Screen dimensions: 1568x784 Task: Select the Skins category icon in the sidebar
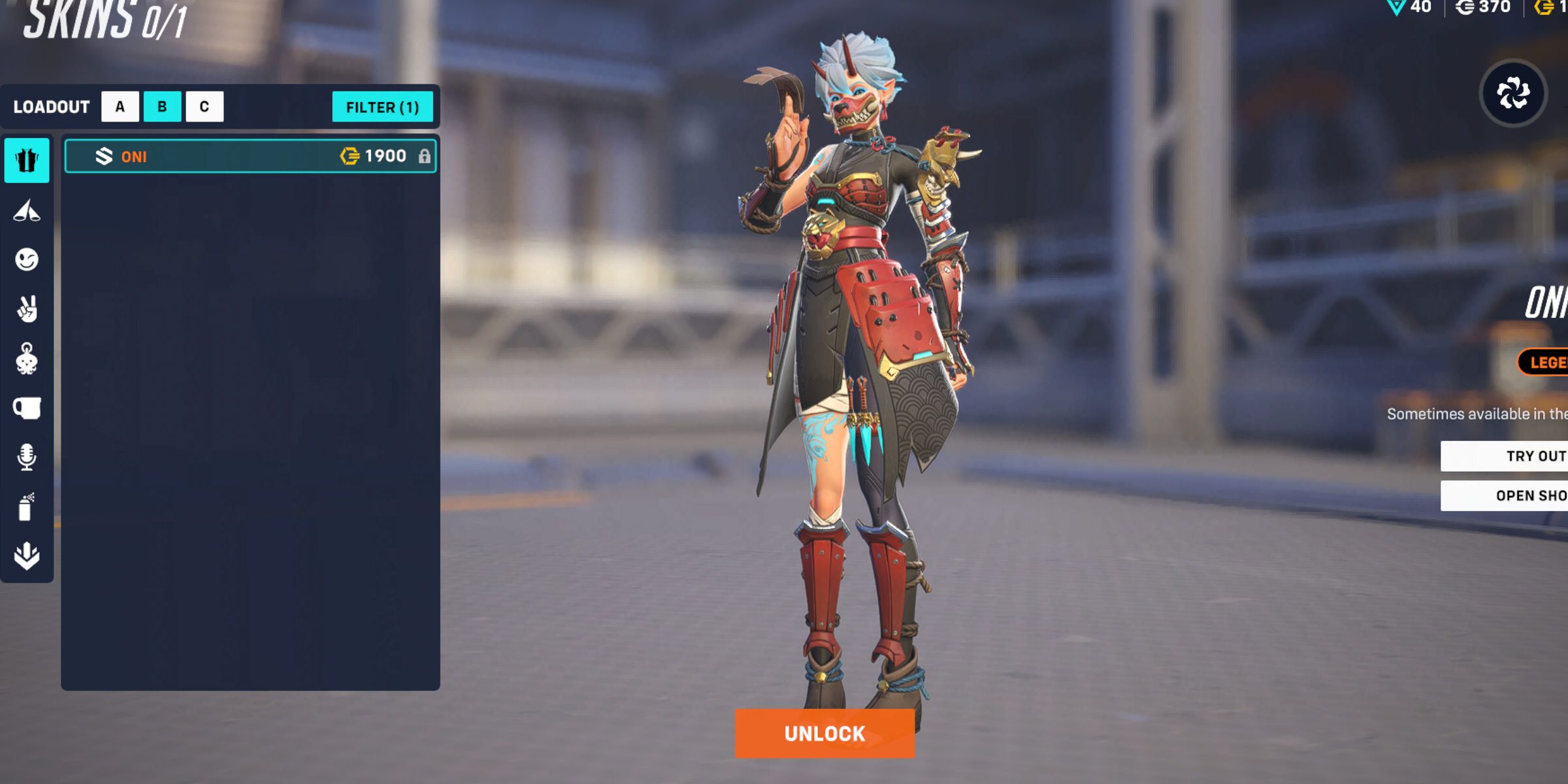click(x=26, y=161)
